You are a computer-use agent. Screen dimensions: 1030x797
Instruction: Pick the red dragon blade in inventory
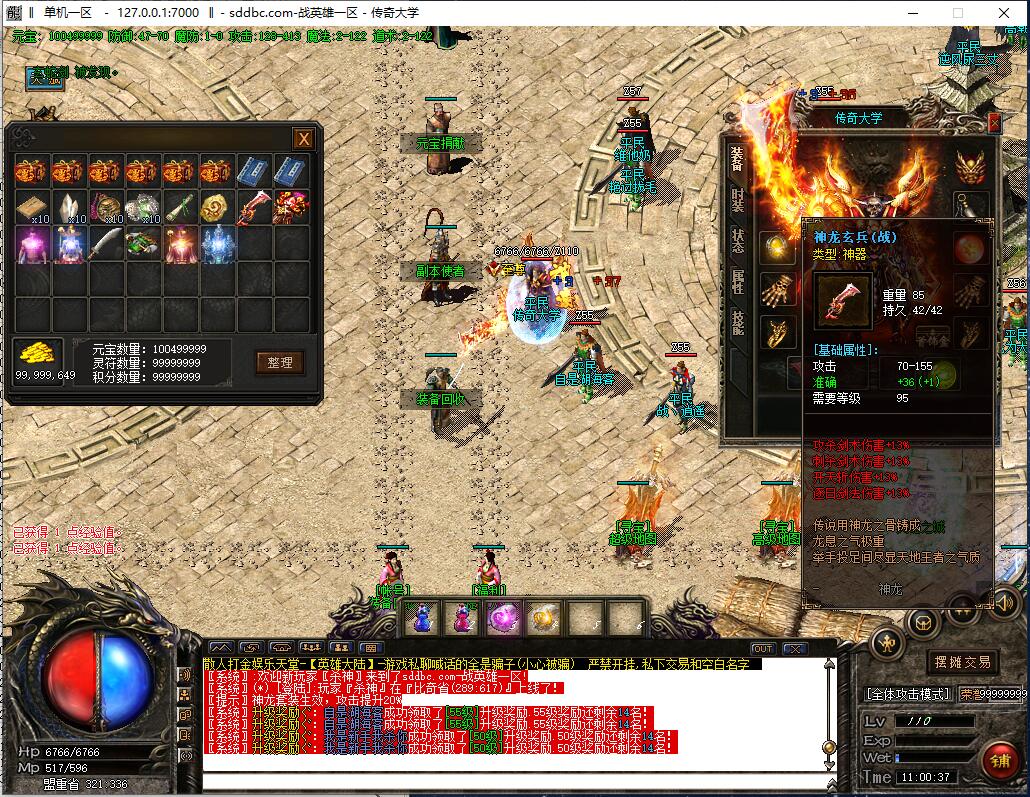(x=255, y=207)
